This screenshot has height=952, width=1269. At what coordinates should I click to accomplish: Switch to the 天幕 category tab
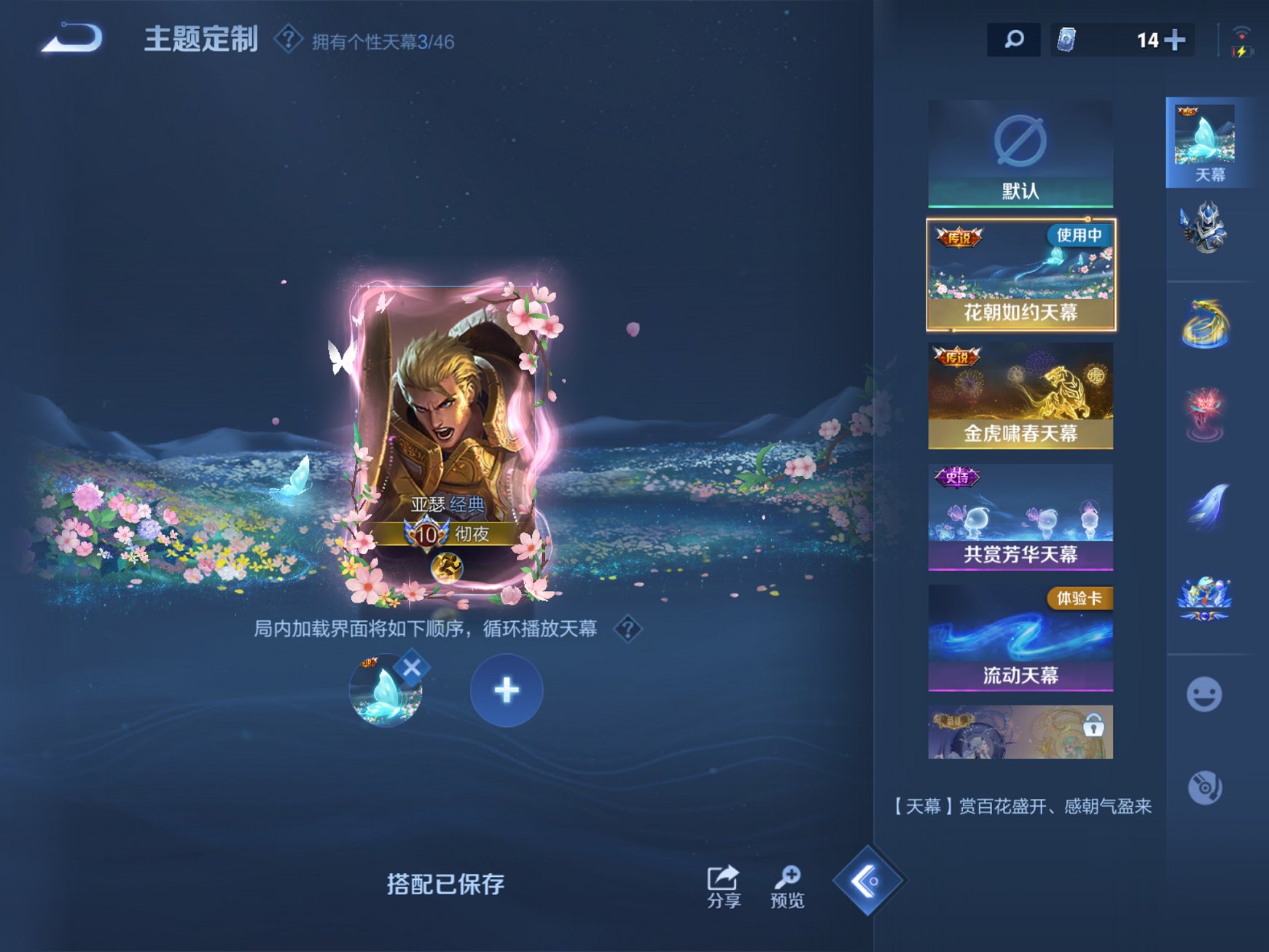click(1206, 138)
